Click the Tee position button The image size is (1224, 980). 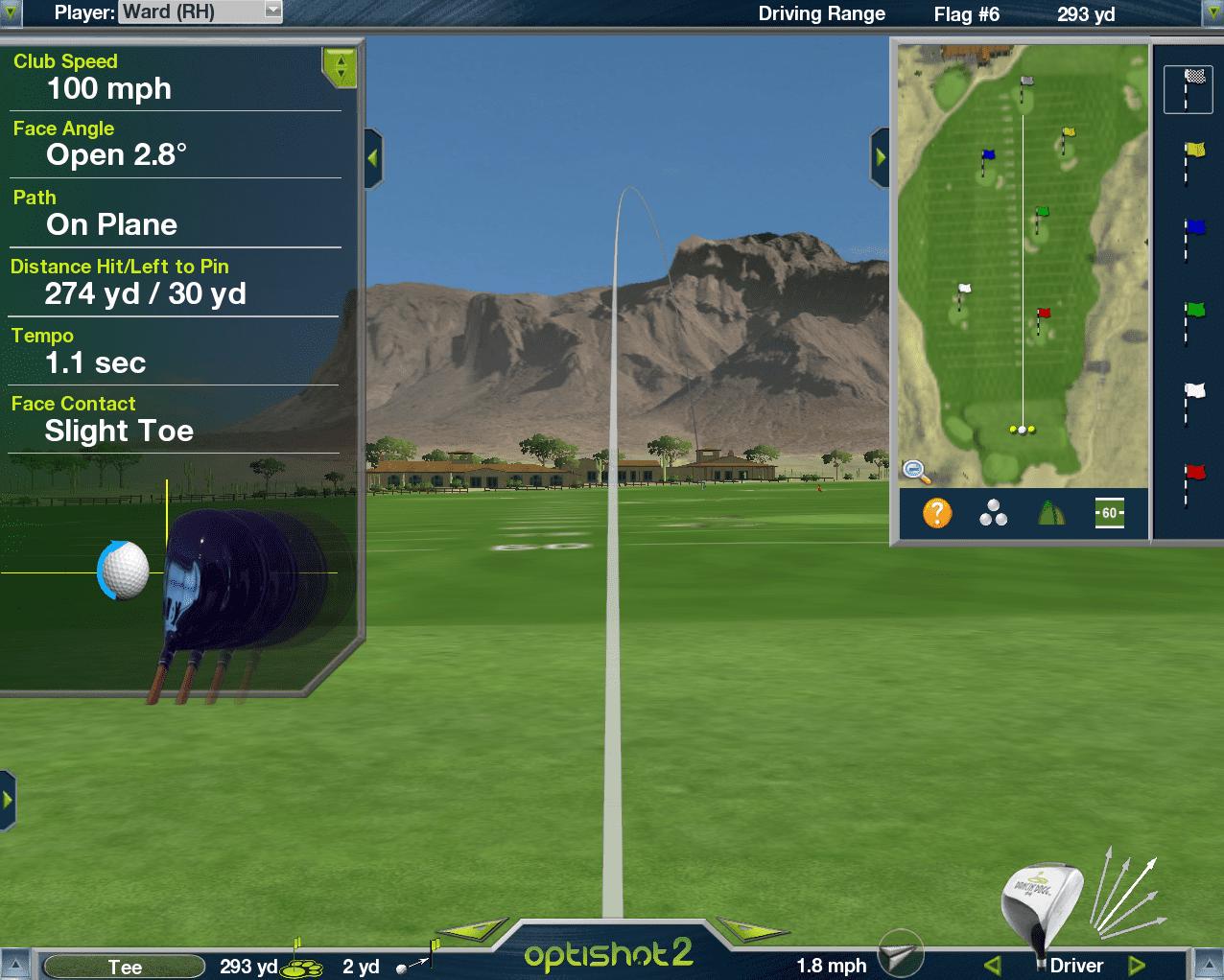125,967
